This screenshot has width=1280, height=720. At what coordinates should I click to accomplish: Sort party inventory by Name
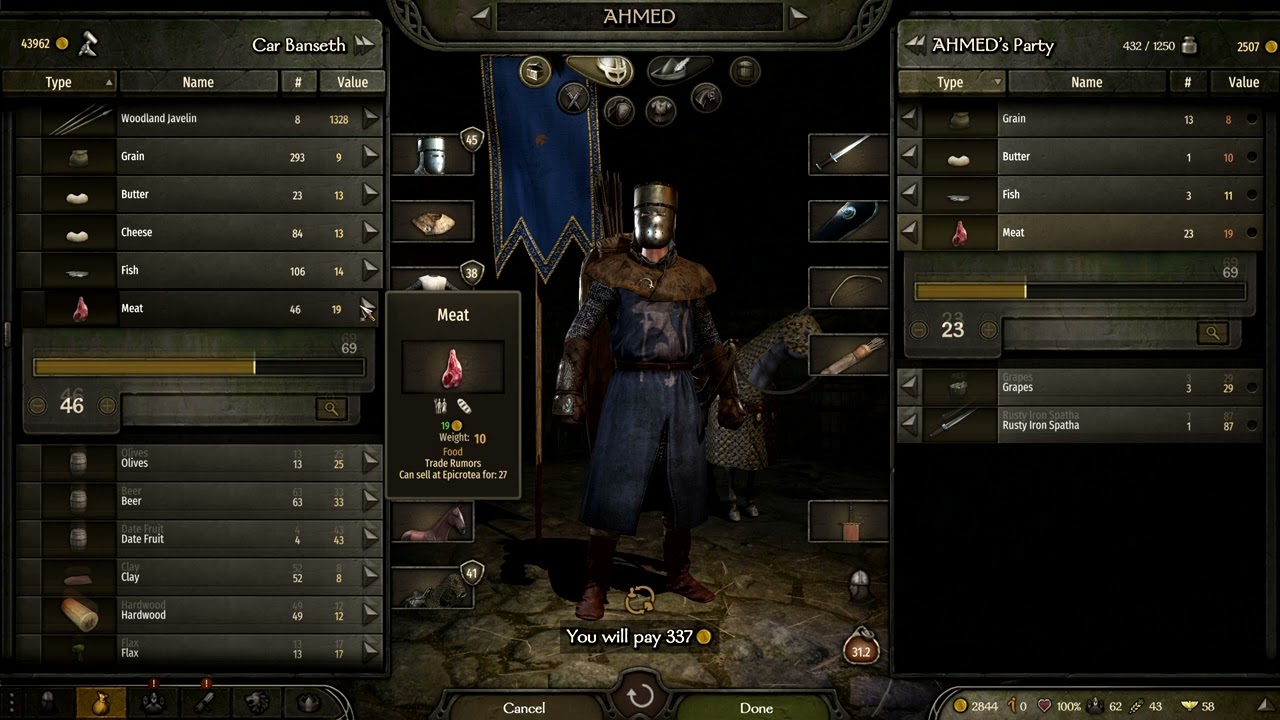tap(1086, 82)
